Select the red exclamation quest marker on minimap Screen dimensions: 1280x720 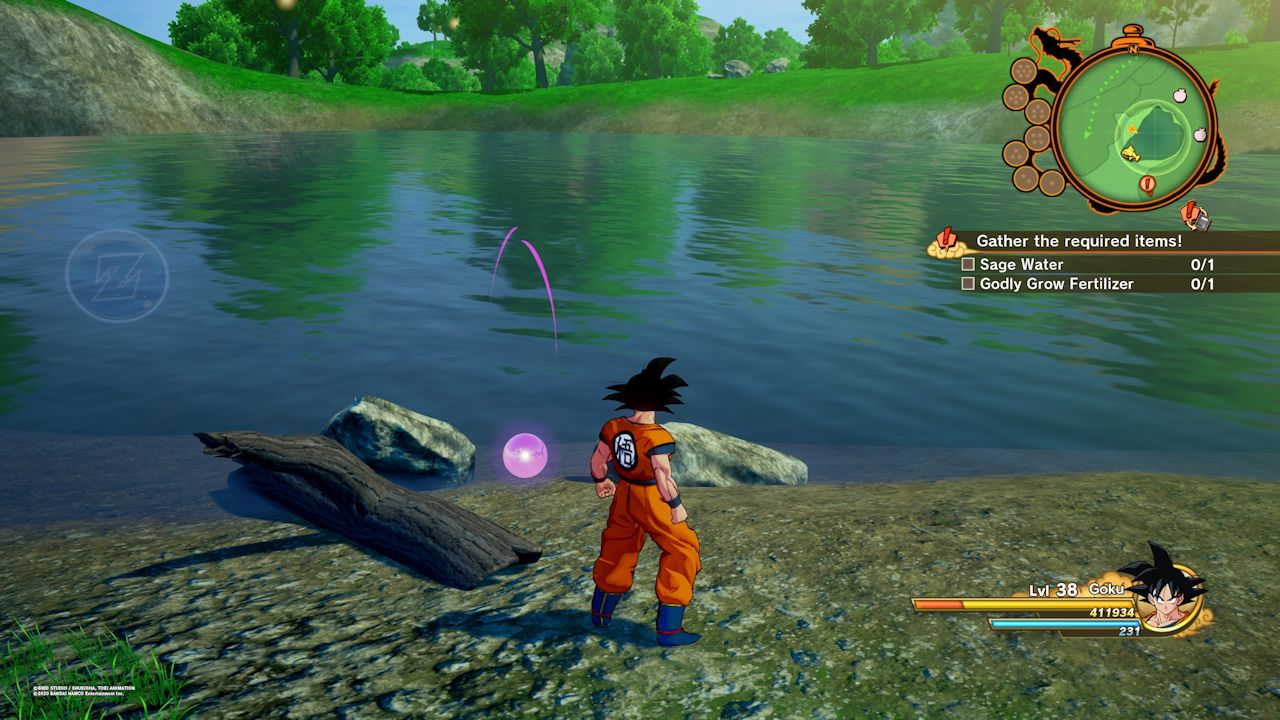tap(1147, 182)
